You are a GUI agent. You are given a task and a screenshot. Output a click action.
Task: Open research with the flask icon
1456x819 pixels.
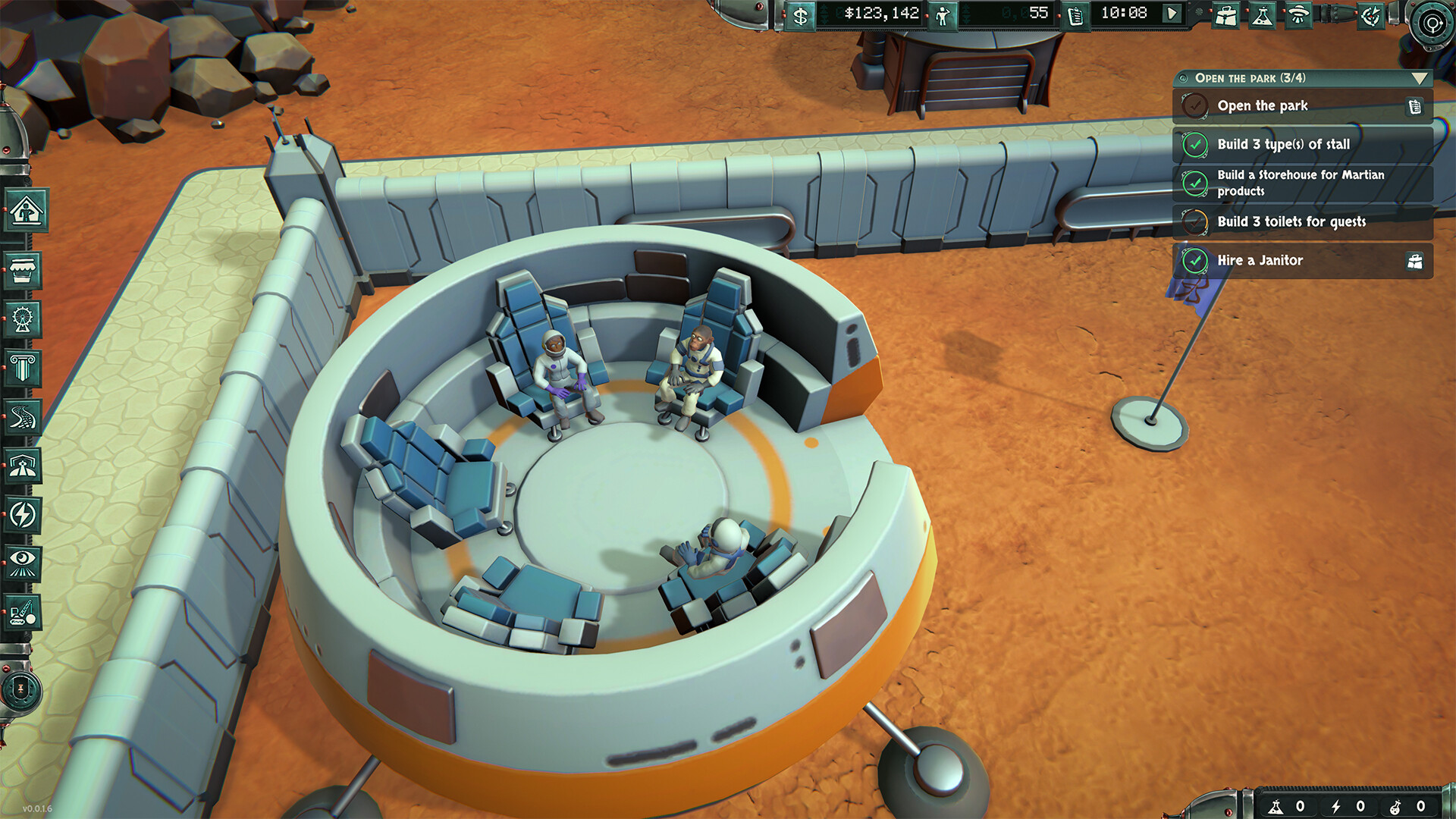tap(1262, 14)
